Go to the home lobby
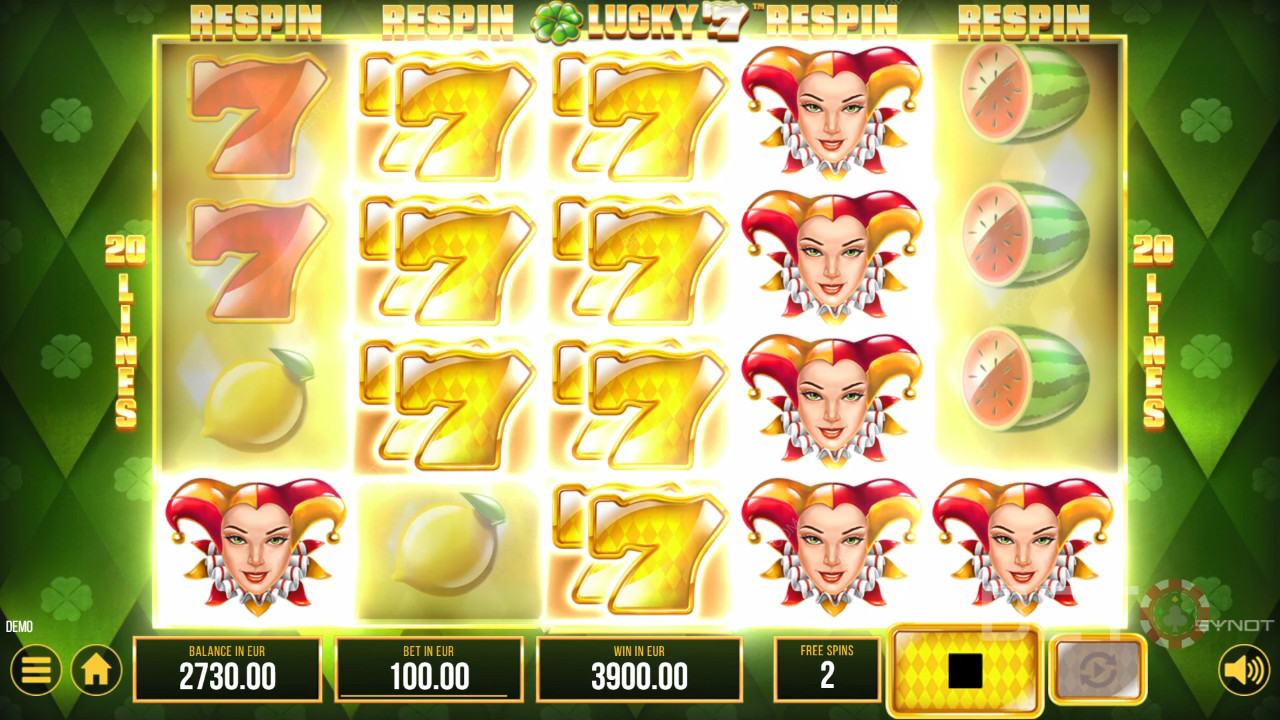This screenshot has height=720, width=1280. (x=96, y=670)
